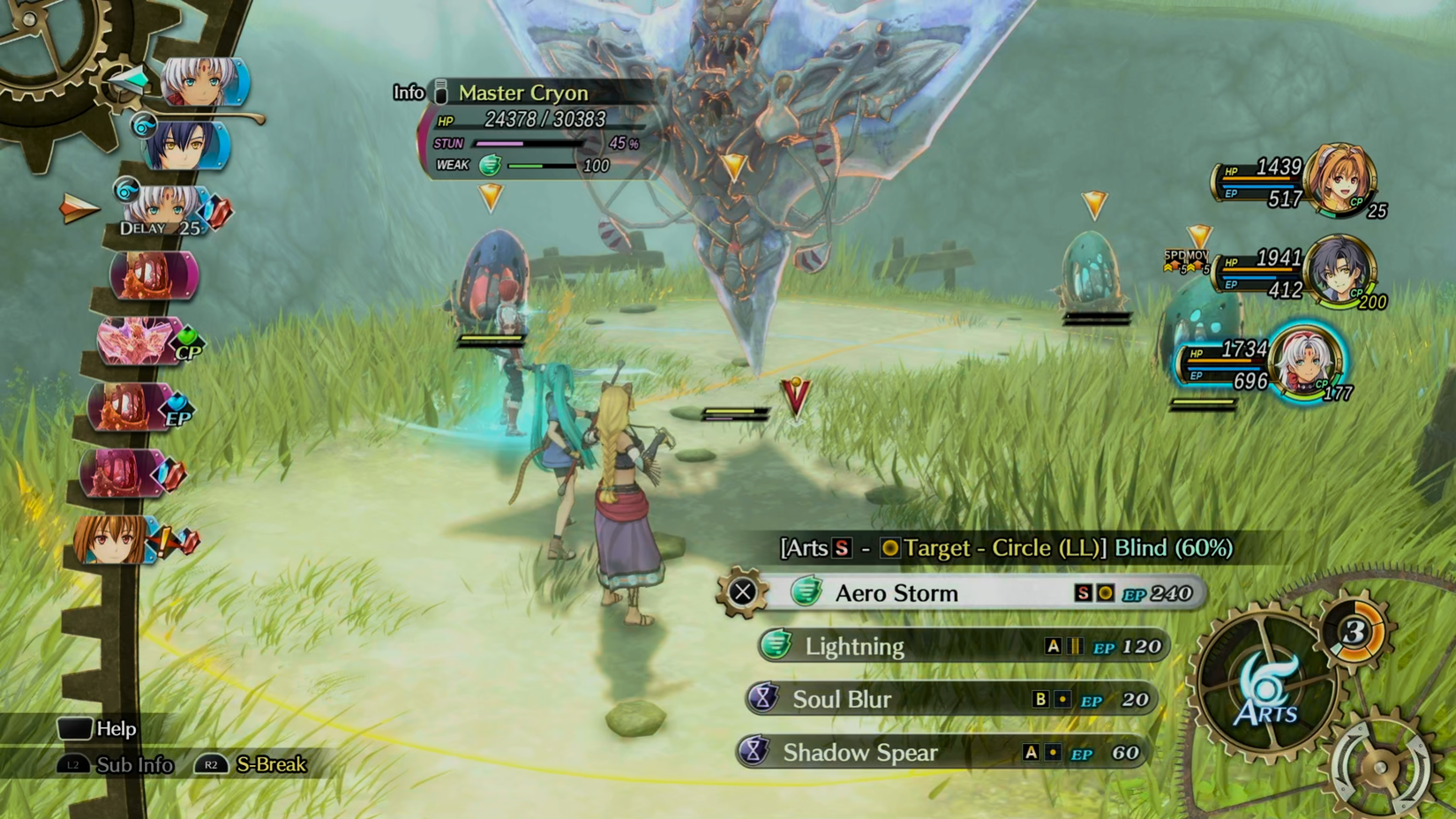1456x819 pixels.
Task: Open Master Cryon's Info panel
Action: pos(409,93)
